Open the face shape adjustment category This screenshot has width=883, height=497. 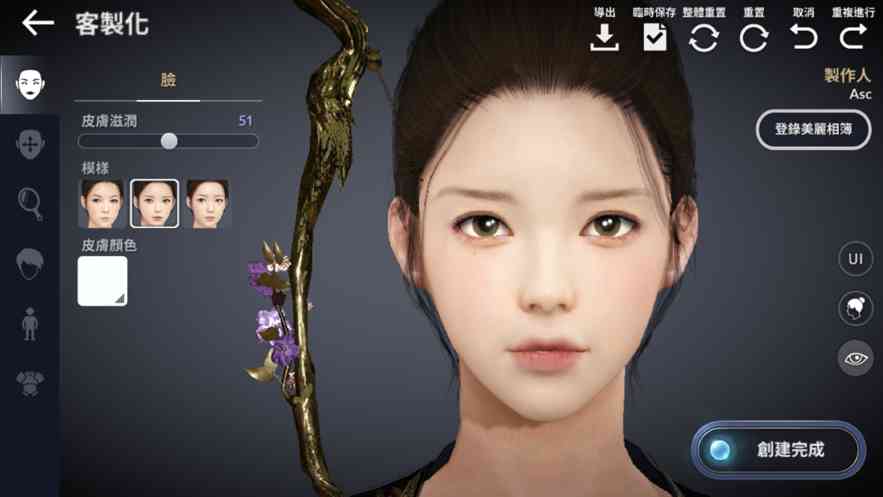[x=30, y=143]
